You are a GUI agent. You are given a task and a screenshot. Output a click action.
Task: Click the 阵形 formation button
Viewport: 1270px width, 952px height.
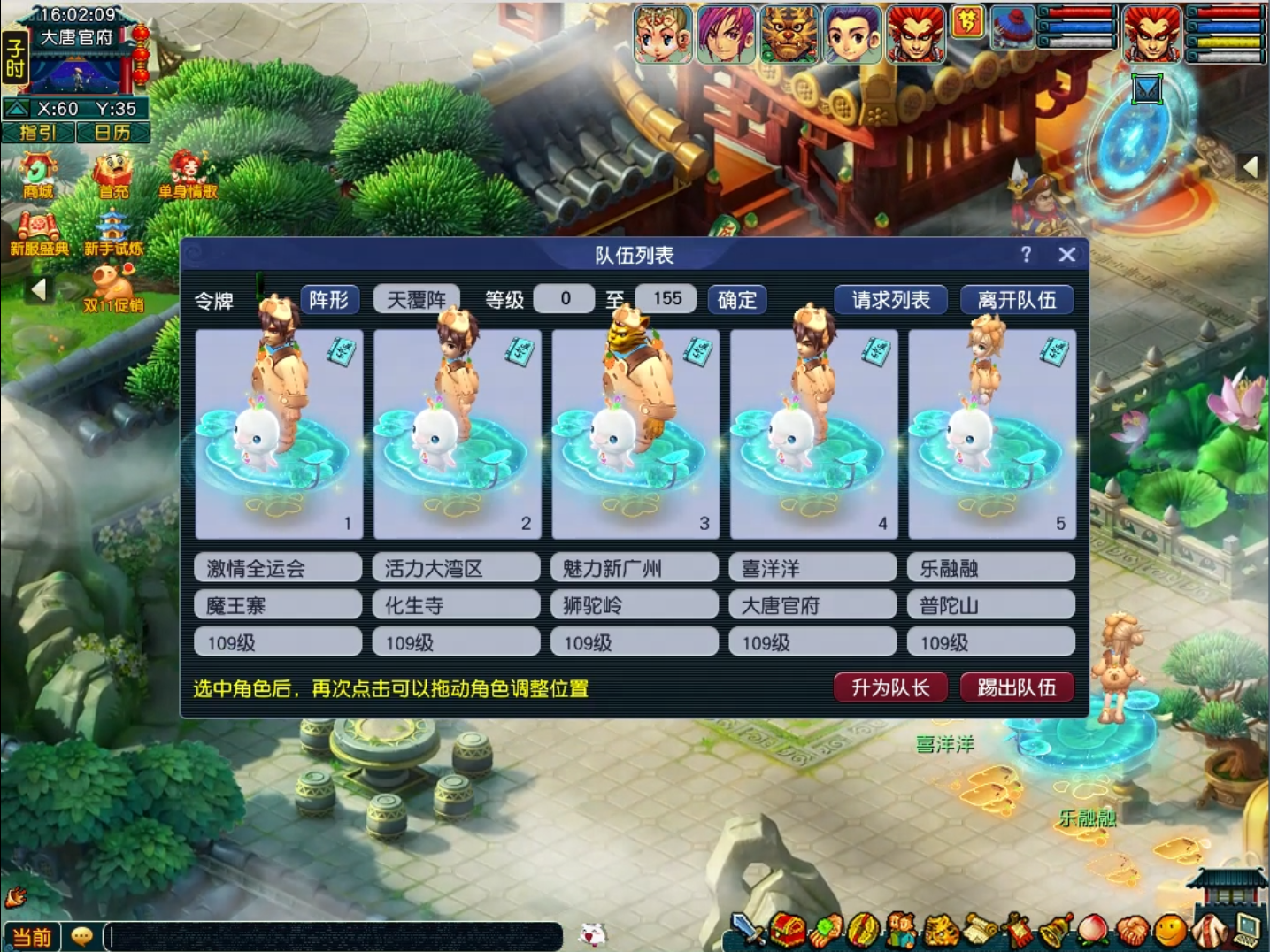coord(329,300)
